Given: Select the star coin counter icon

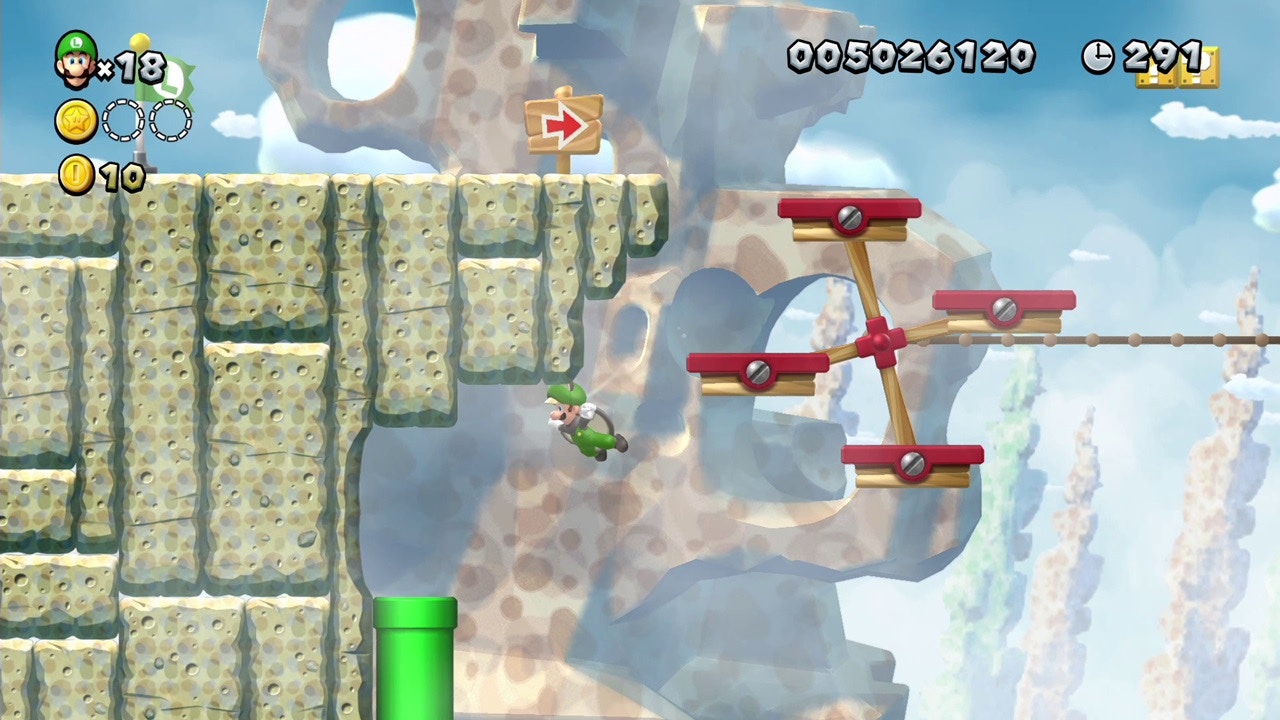Looking at the screenshot, I should click(74, 120).
